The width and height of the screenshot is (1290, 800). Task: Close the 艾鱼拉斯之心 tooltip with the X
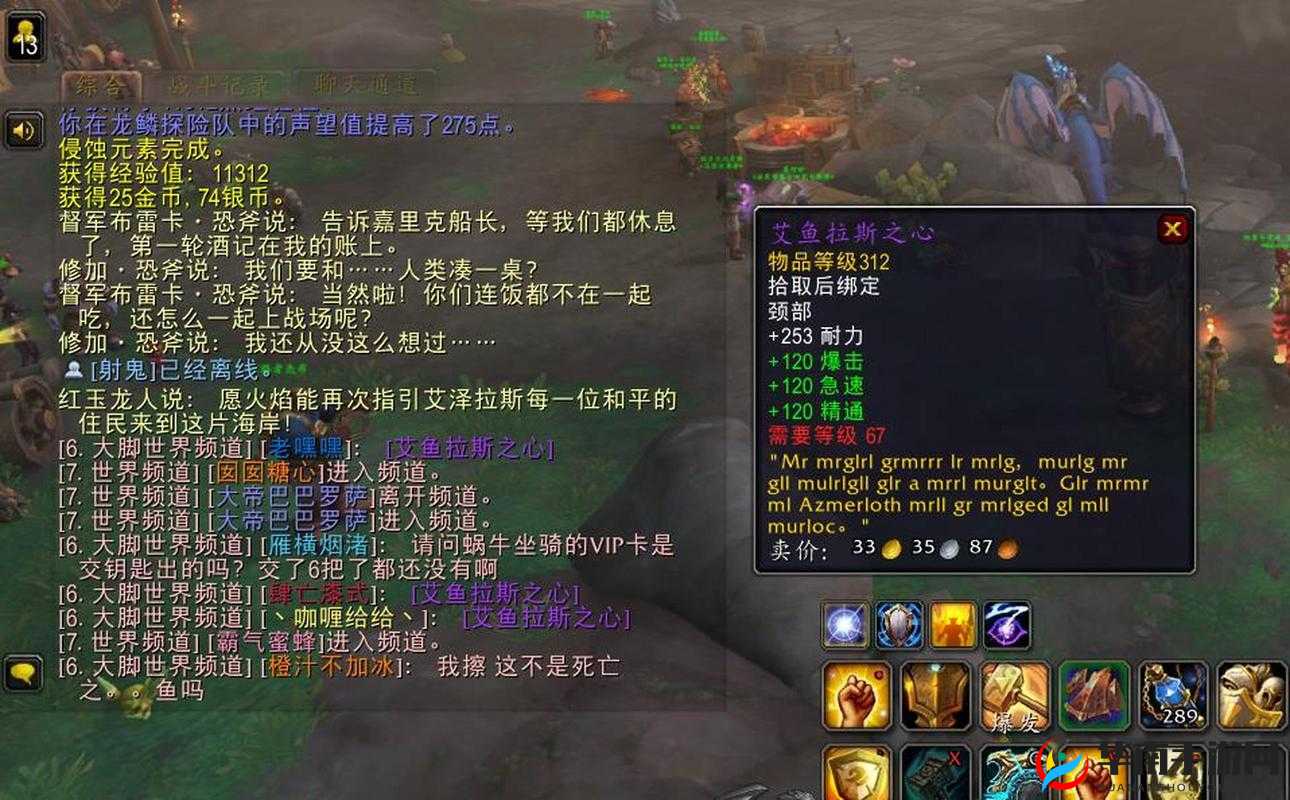[x=1172, y=228]
